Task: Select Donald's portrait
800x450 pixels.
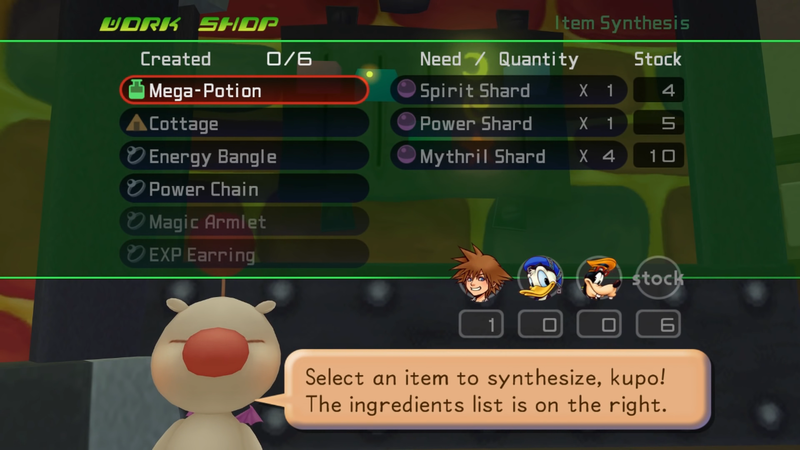Action: point(540,277)
